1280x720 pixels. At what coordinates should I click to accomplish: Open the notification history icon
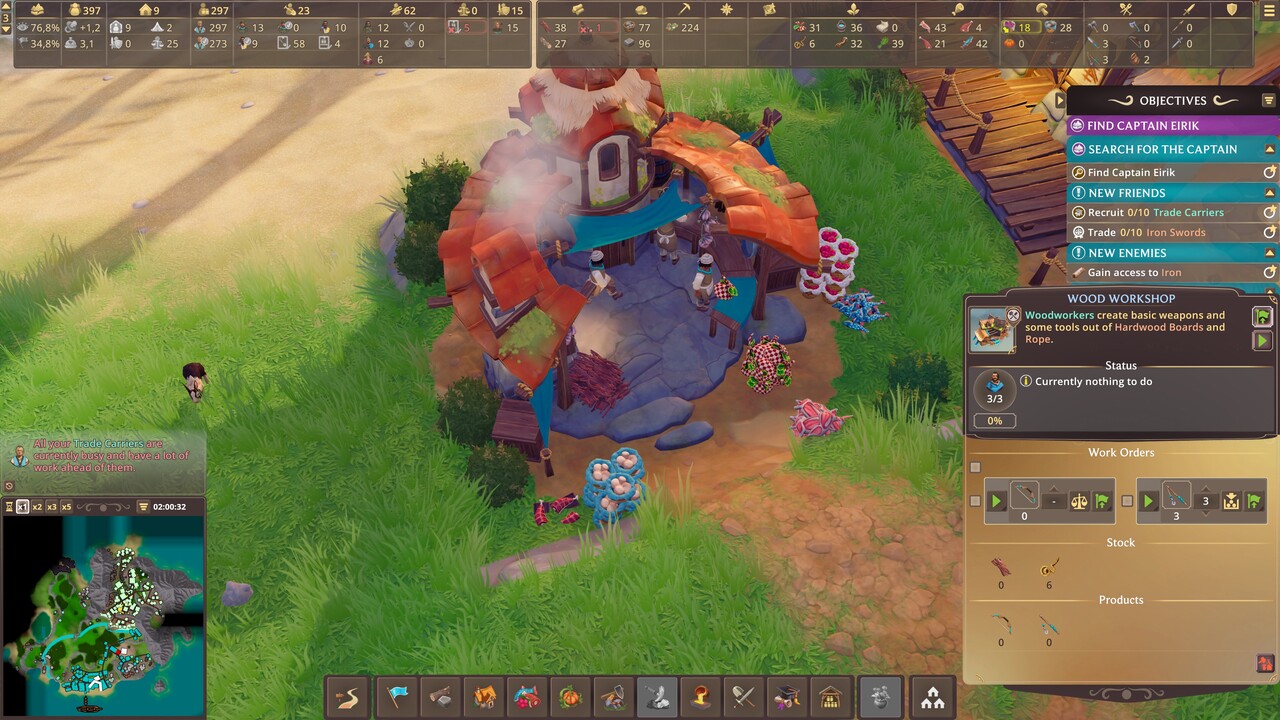[x=10, y=487]
